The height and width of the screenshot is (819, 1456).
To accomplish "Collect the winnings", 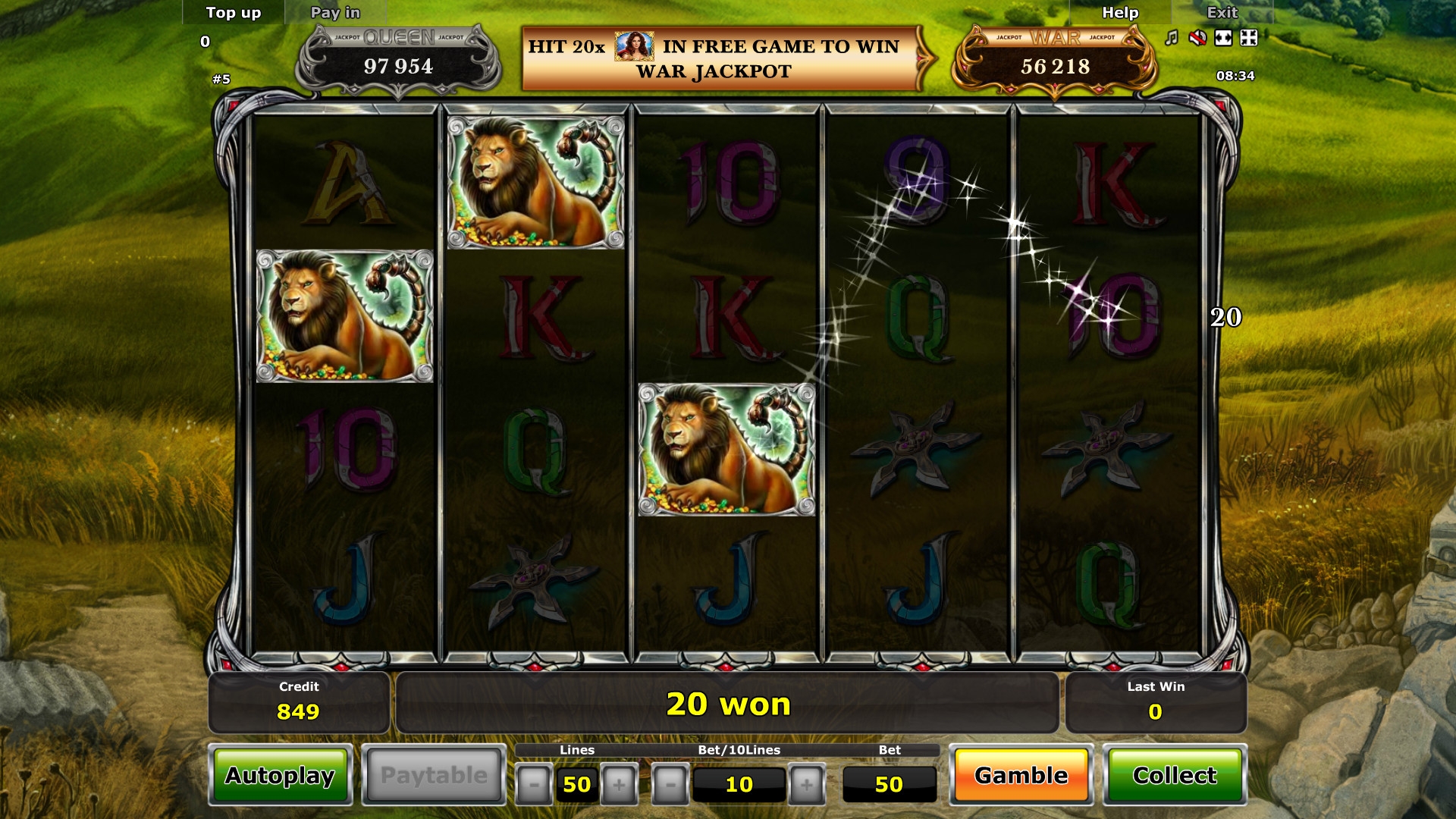I will pyautogui.click(x=1174, y=775).
